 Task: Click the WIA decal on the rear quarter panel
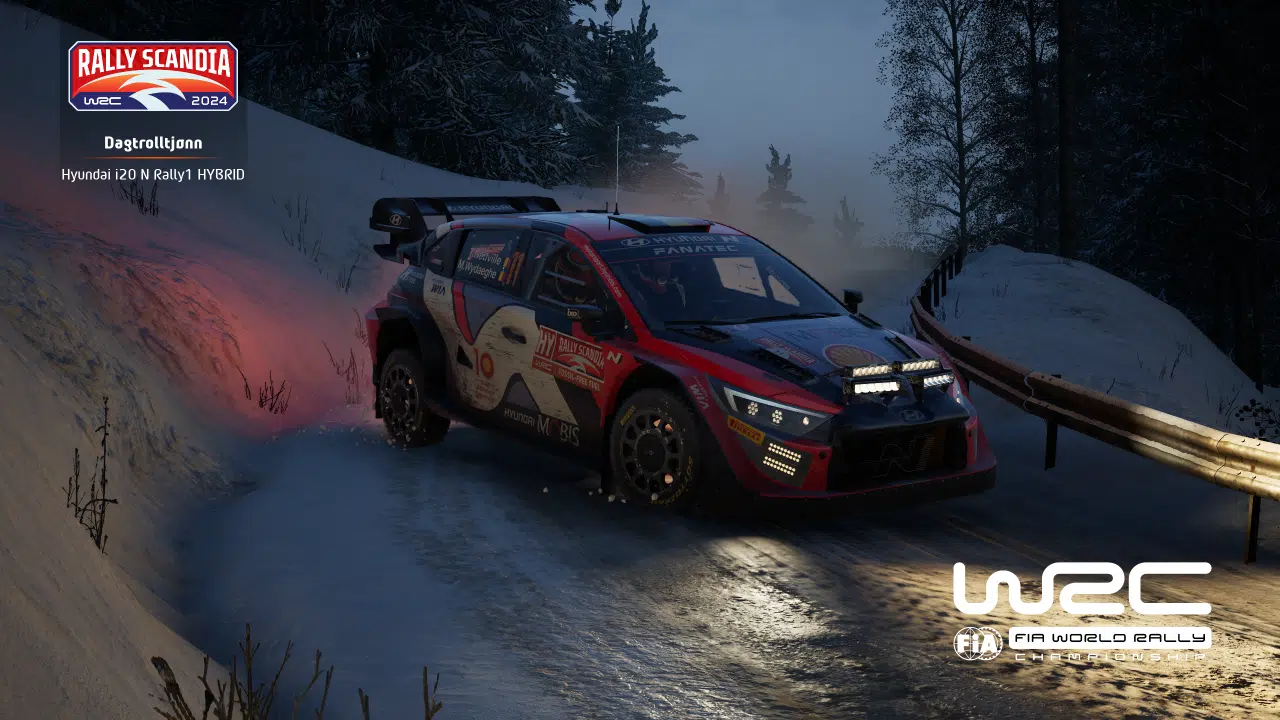pos(438,289)
